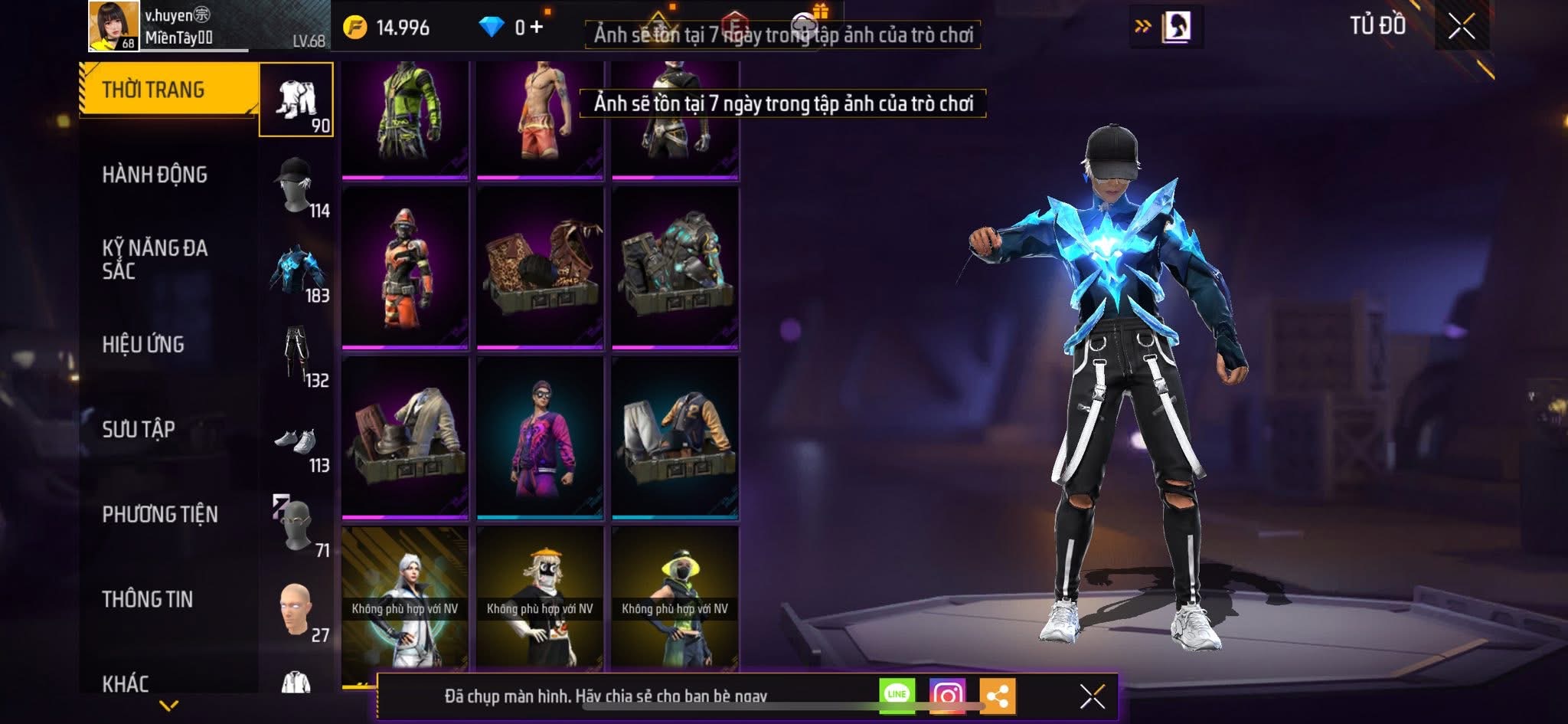This screenshot has width=1568, height=724.
Task: Share the screenshot via LINE
Action: point(897,694)
